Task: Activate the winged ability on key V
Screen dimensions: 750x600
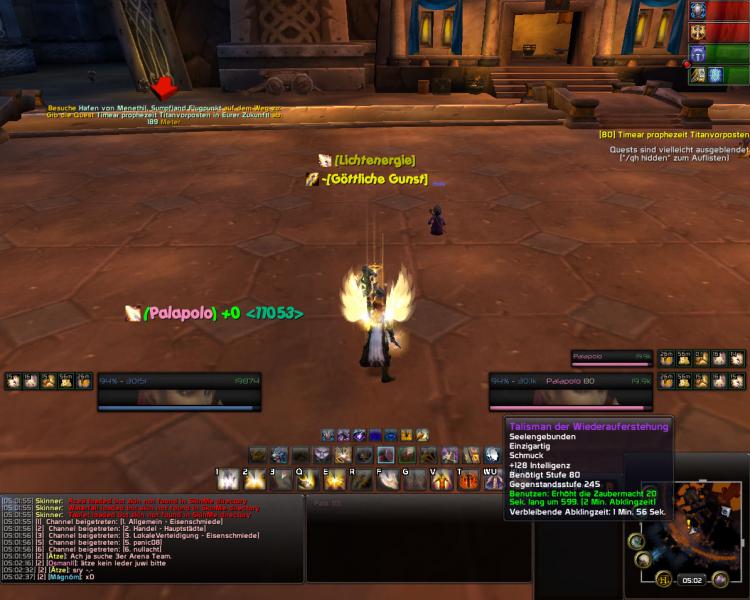Action: pyautogui.click(x=441, y=480)
